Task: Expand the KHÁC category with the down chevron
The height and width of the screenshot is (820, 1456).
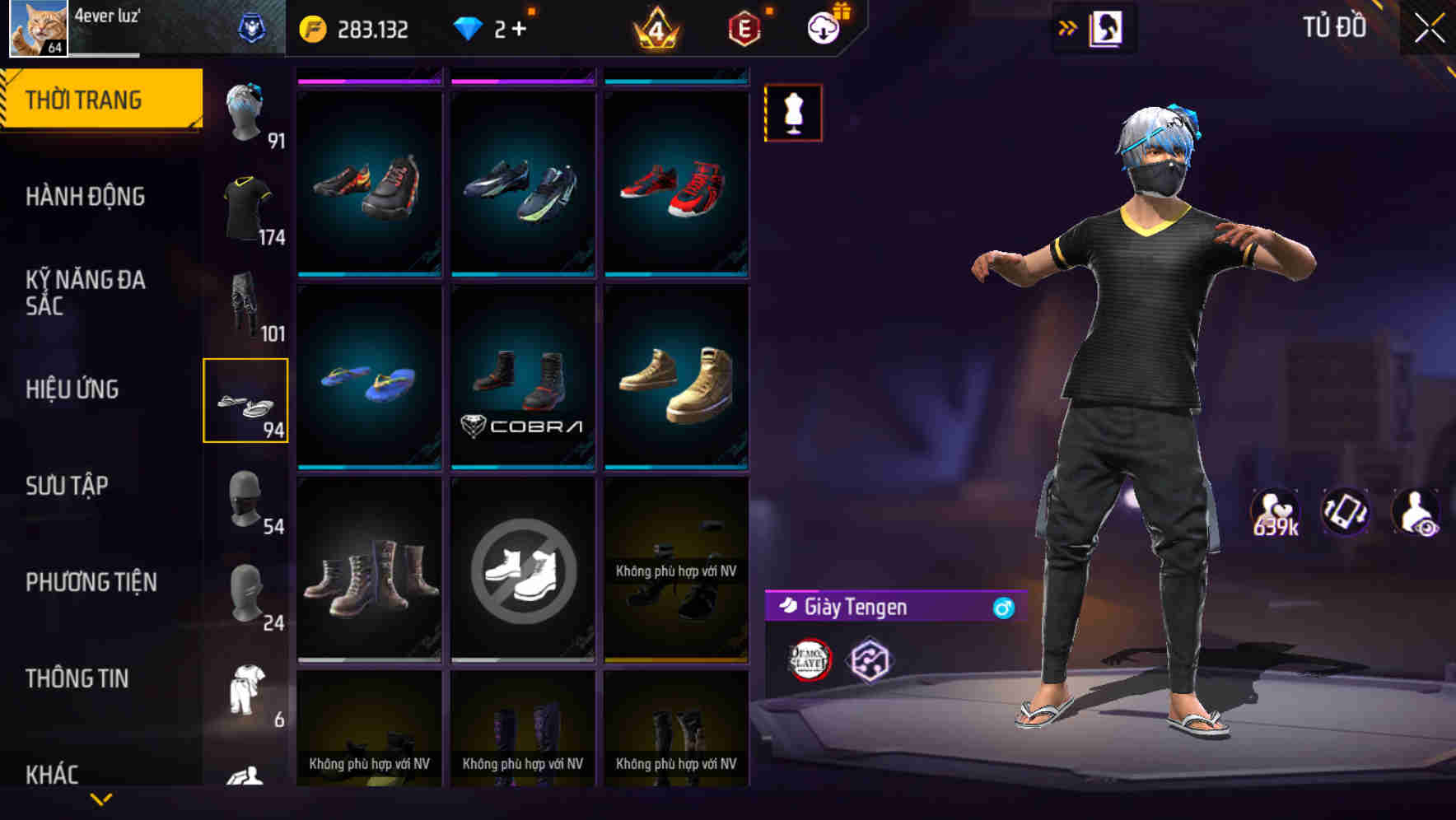Action: click(100, 799)
